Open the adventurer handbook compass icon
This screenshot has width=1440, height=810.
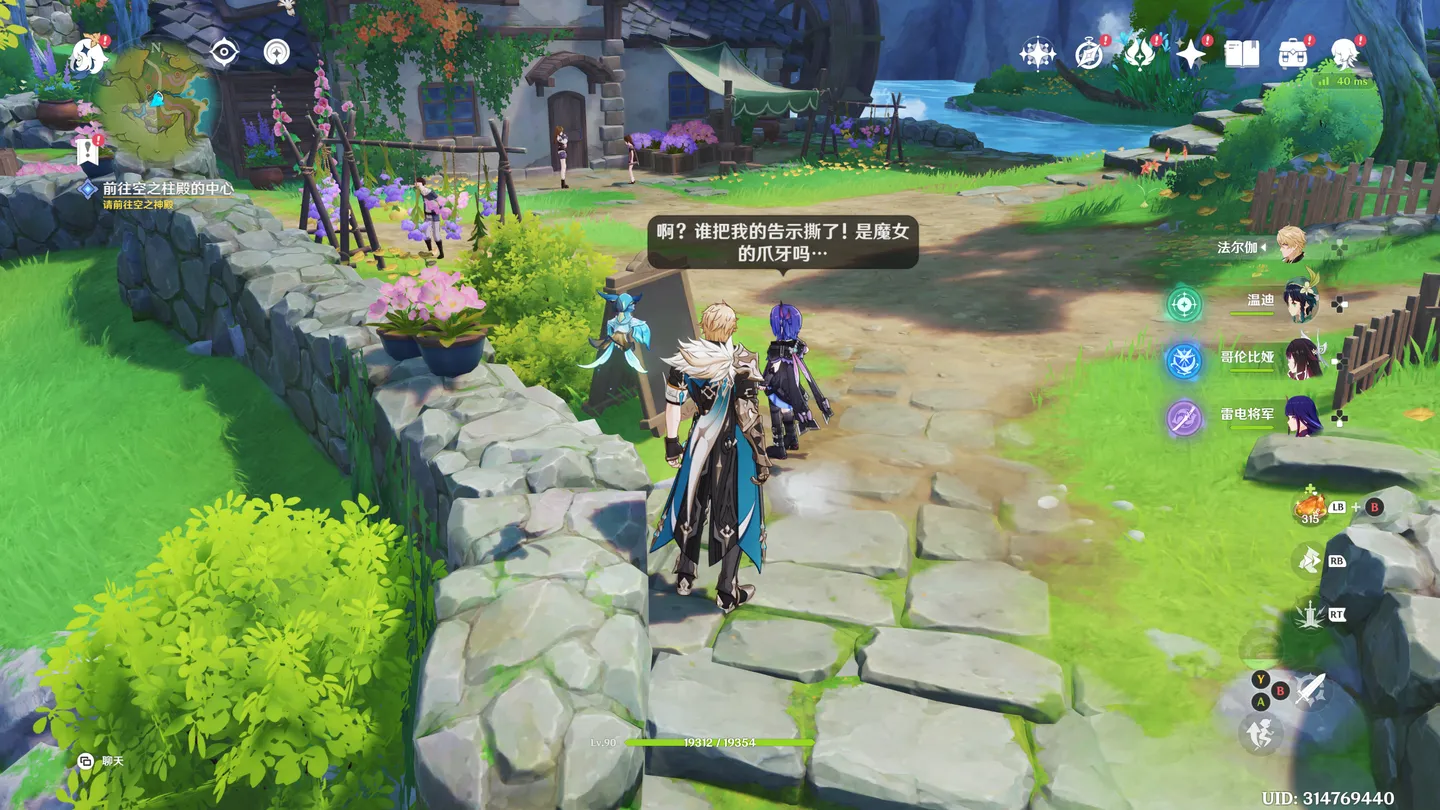(1088, 54)
